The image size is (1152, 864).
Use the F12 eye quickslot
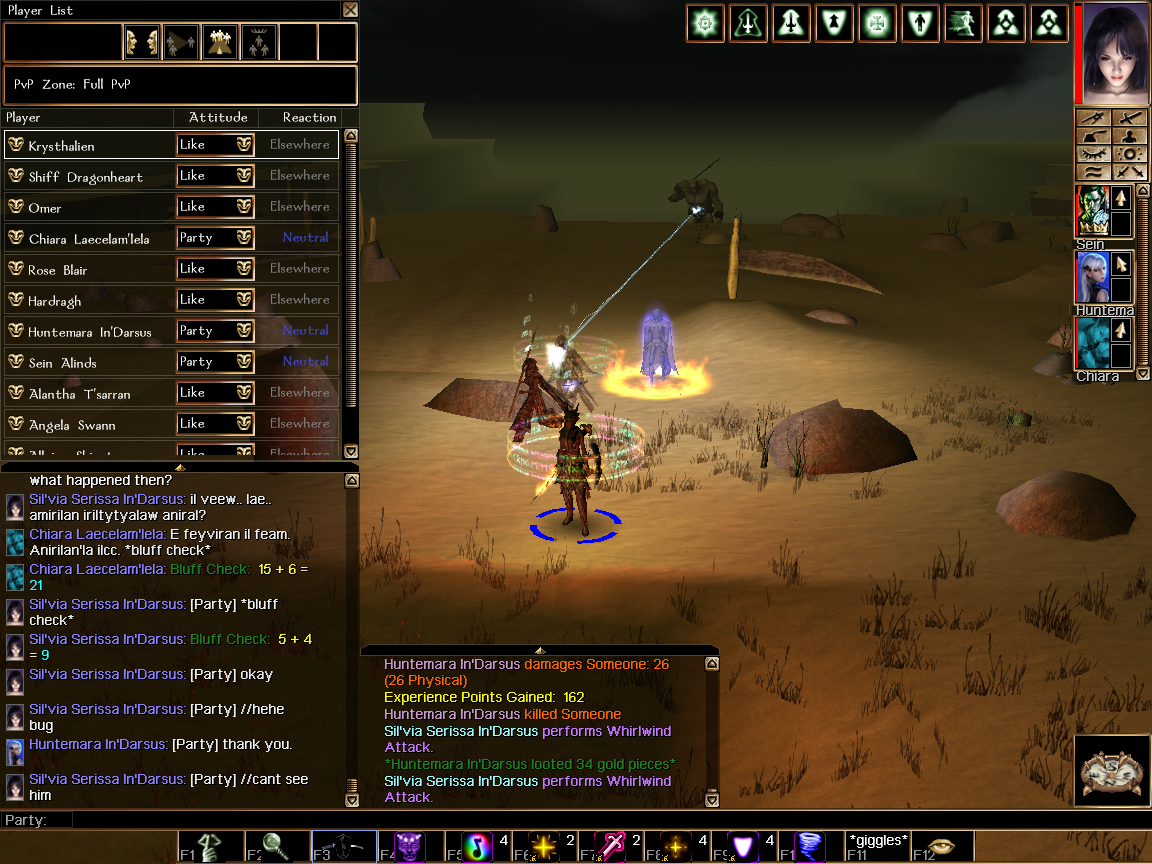[943, 846]
